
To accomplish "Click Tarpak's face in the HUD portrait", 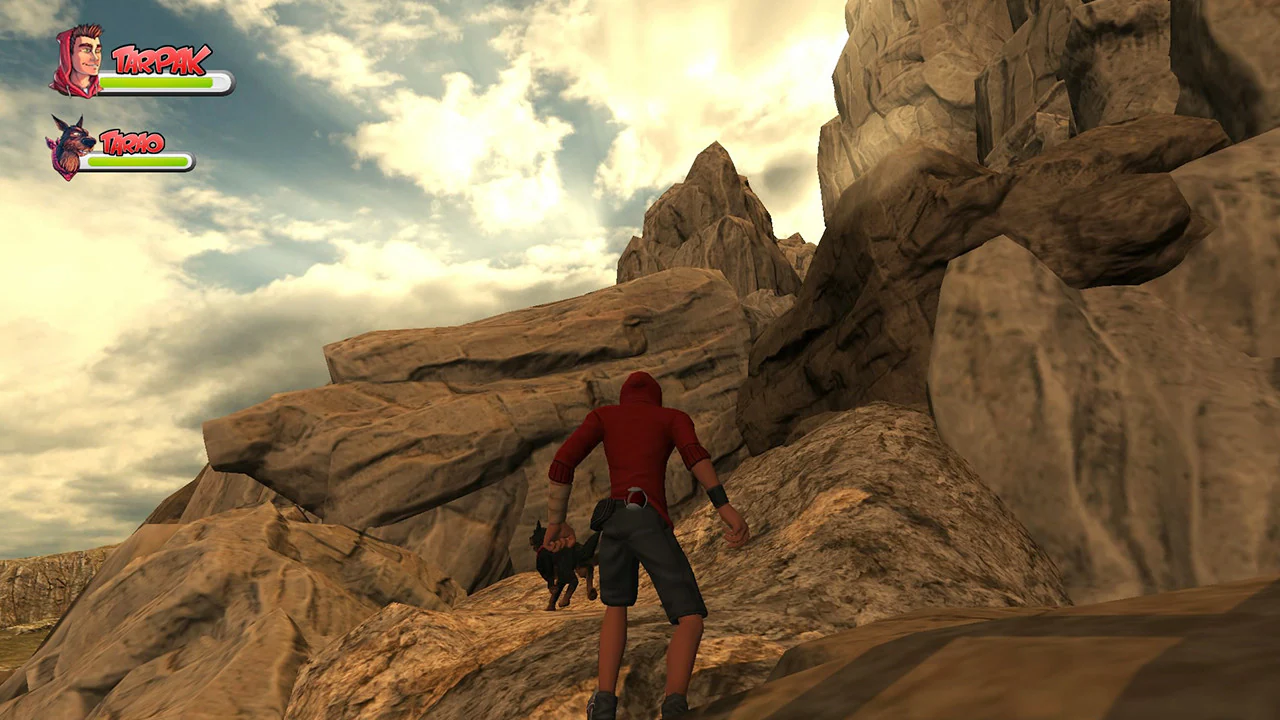I will pos(87,57).
